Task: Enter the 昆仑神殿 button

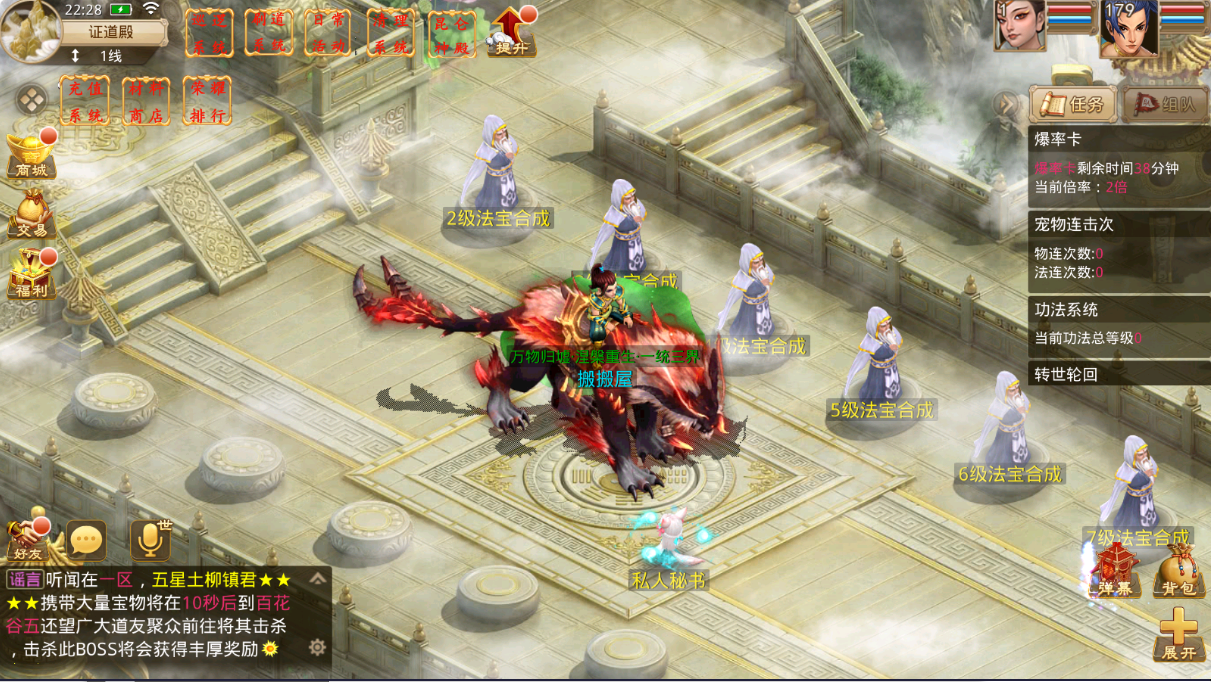Action: [x=451, y=33]
